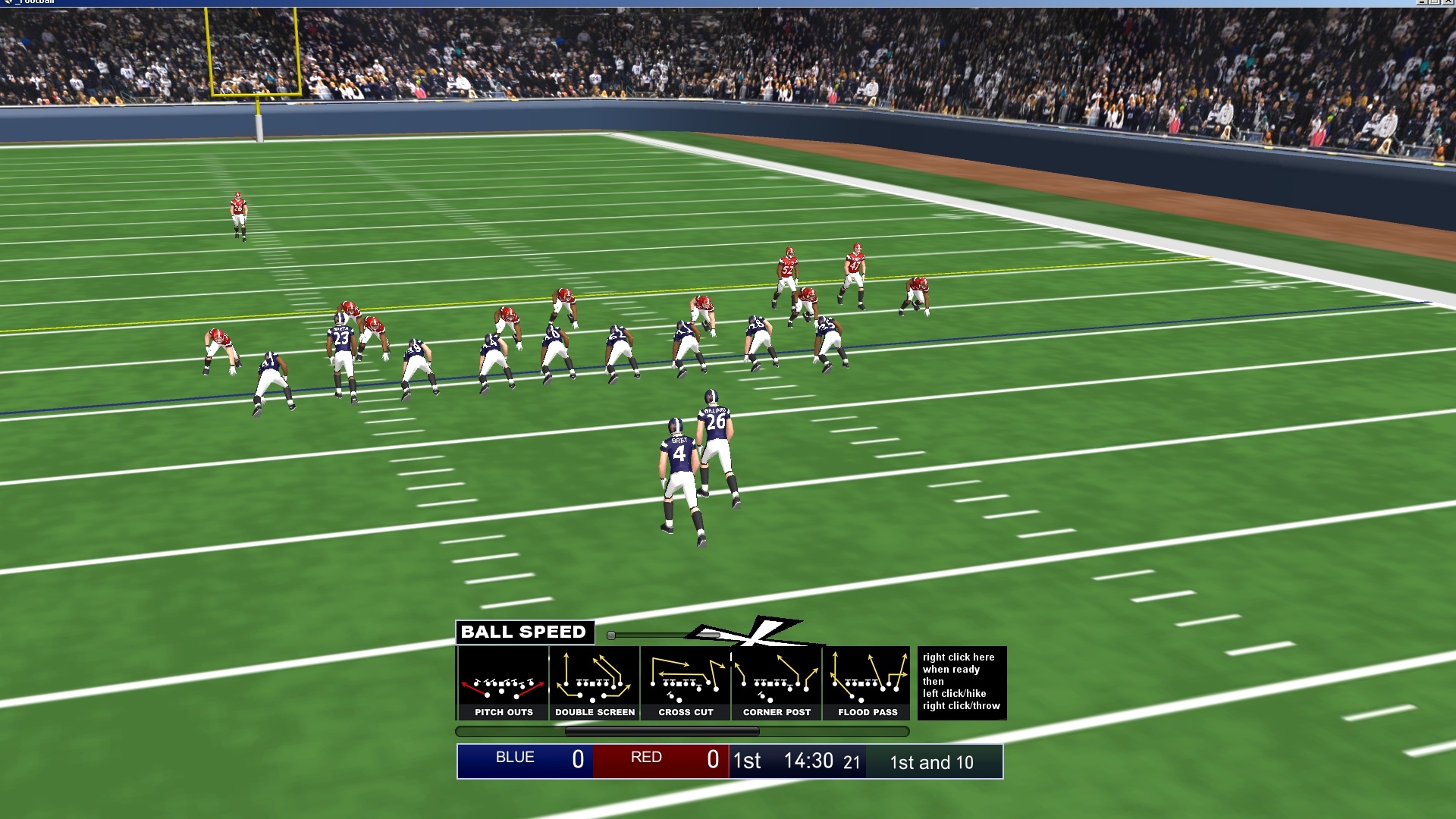Close the game window
Viewport: 1456px width, 819px height.
click(x=1449, y=2)
